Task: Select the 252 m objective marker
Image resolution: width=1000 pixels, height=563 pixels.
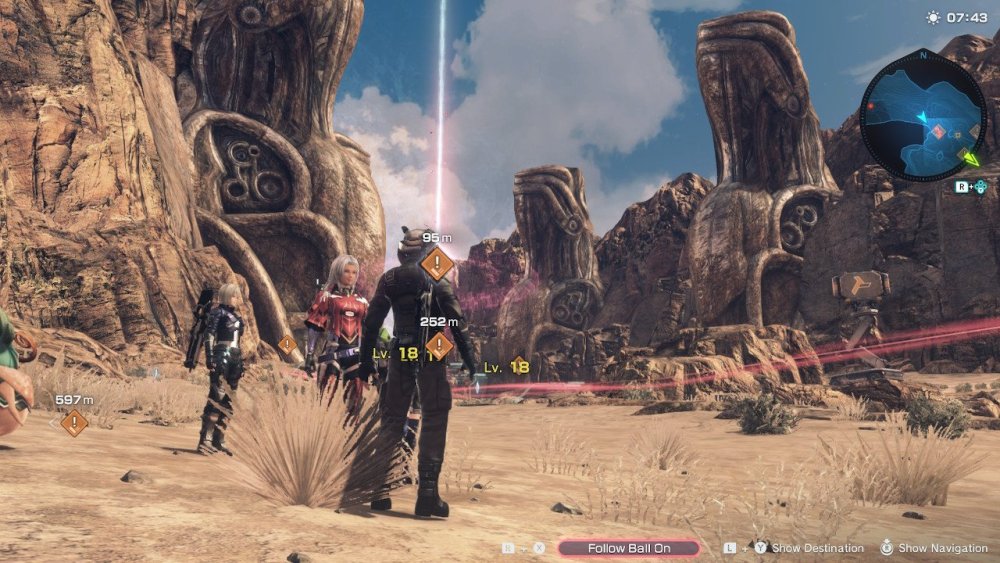Action: click(439, 345)
